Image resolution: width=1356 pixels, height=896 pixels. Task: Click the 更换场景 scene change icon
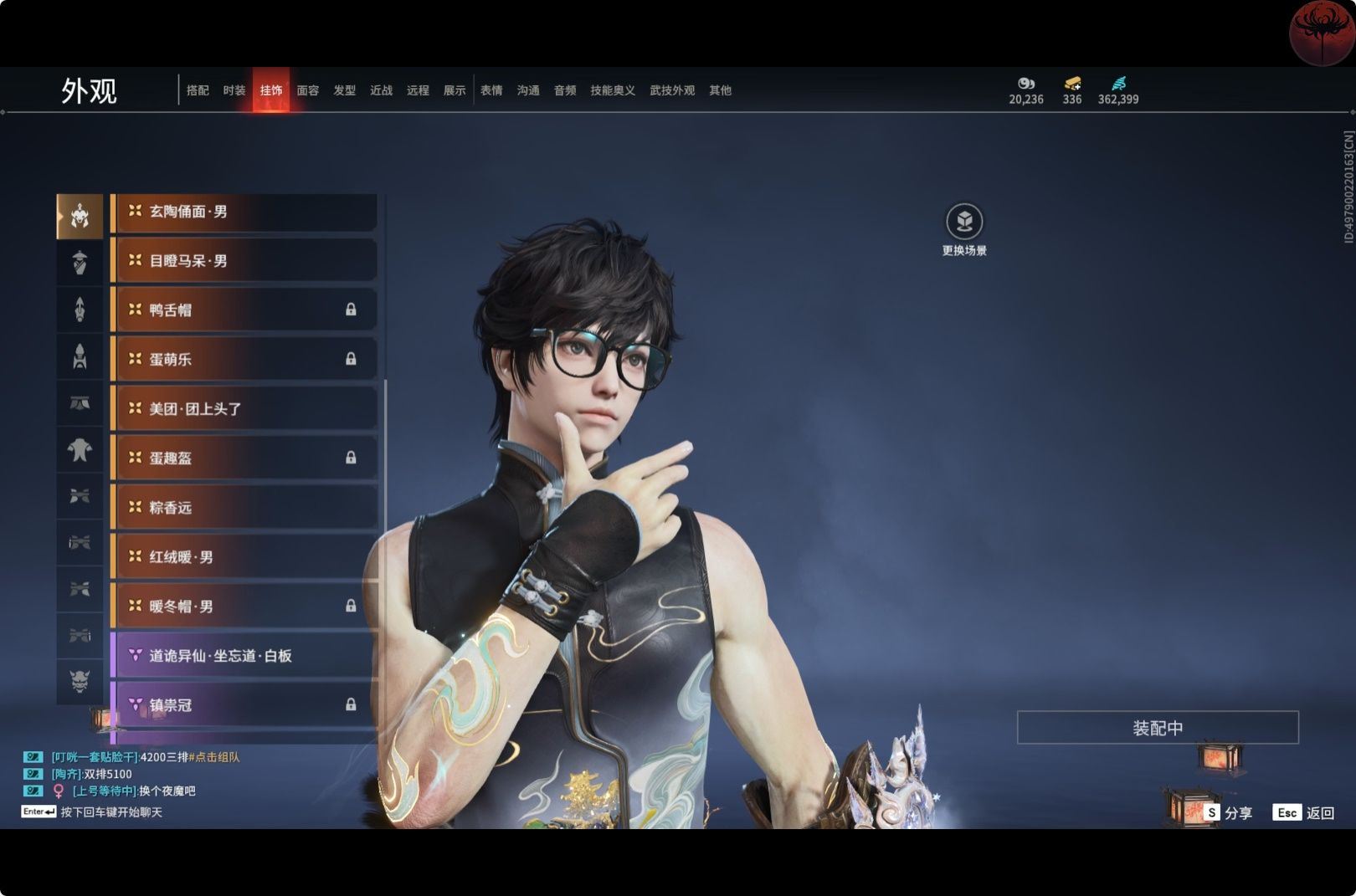[964, 223]
